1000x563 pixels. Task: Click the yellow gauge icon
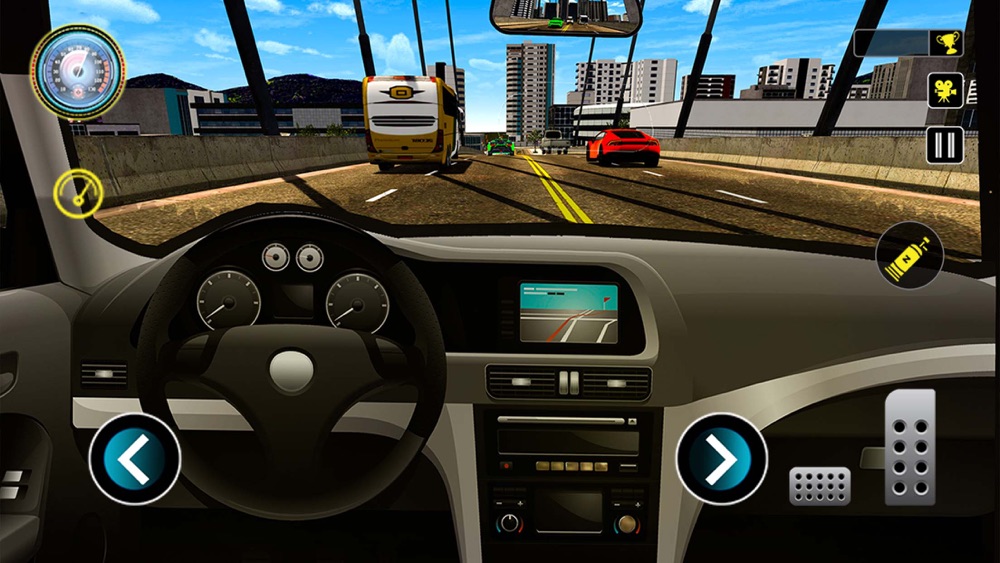[78, 192]
